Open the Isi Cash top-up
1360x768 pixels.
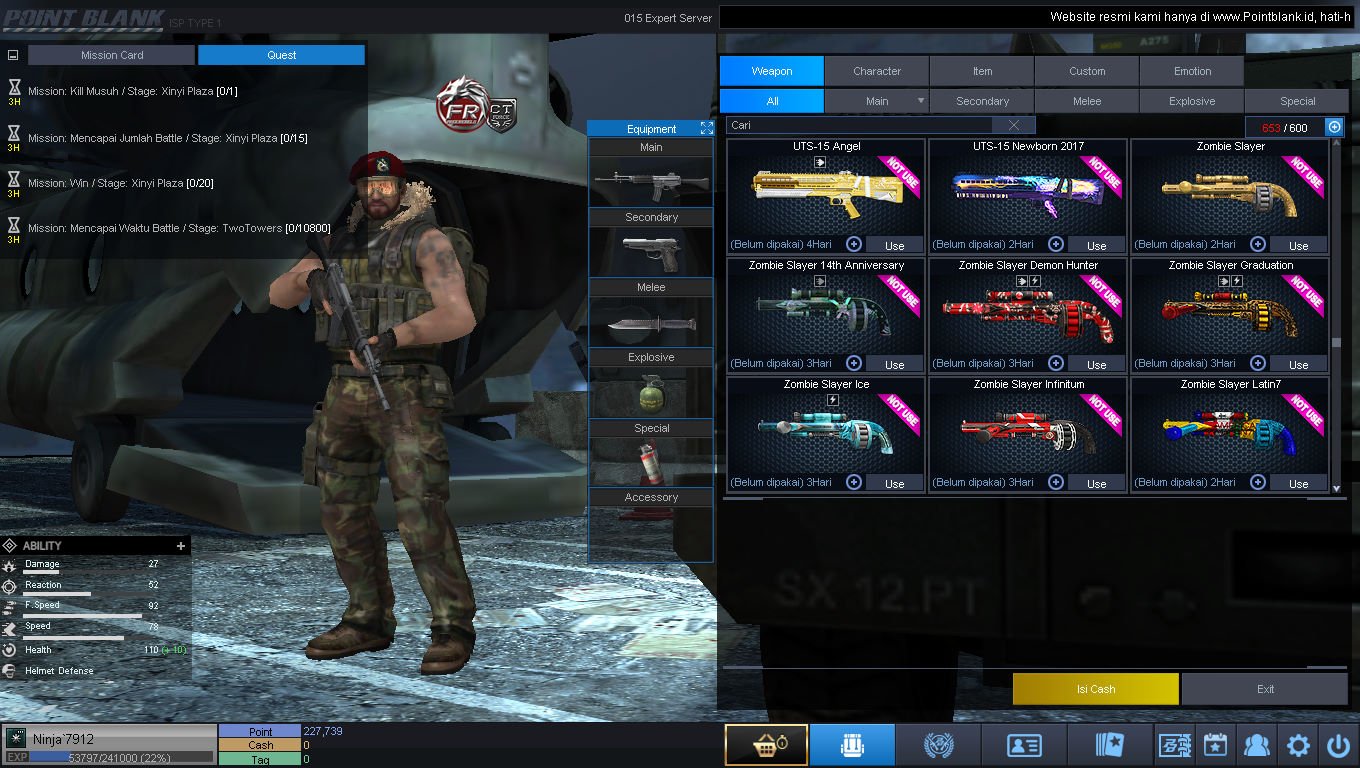point(1095,689)
